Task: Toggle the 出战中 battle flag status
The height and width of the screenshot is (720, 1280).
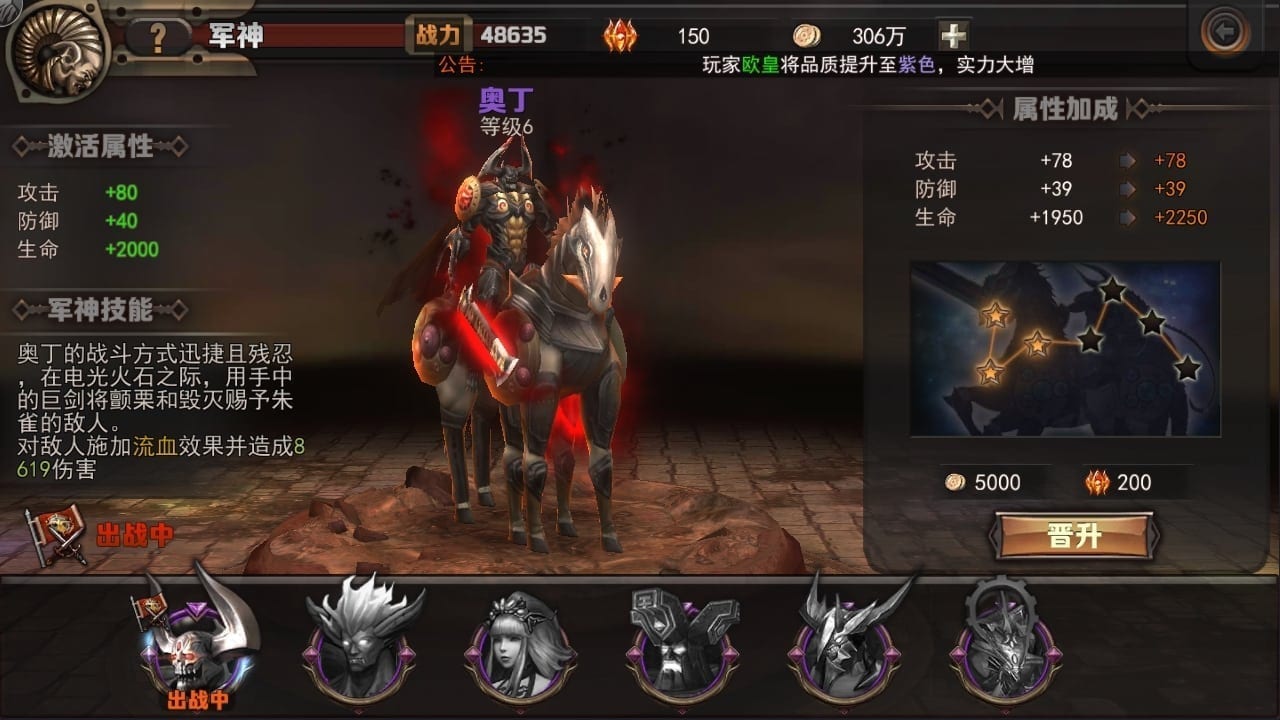Action: click(x=100, y=535)
